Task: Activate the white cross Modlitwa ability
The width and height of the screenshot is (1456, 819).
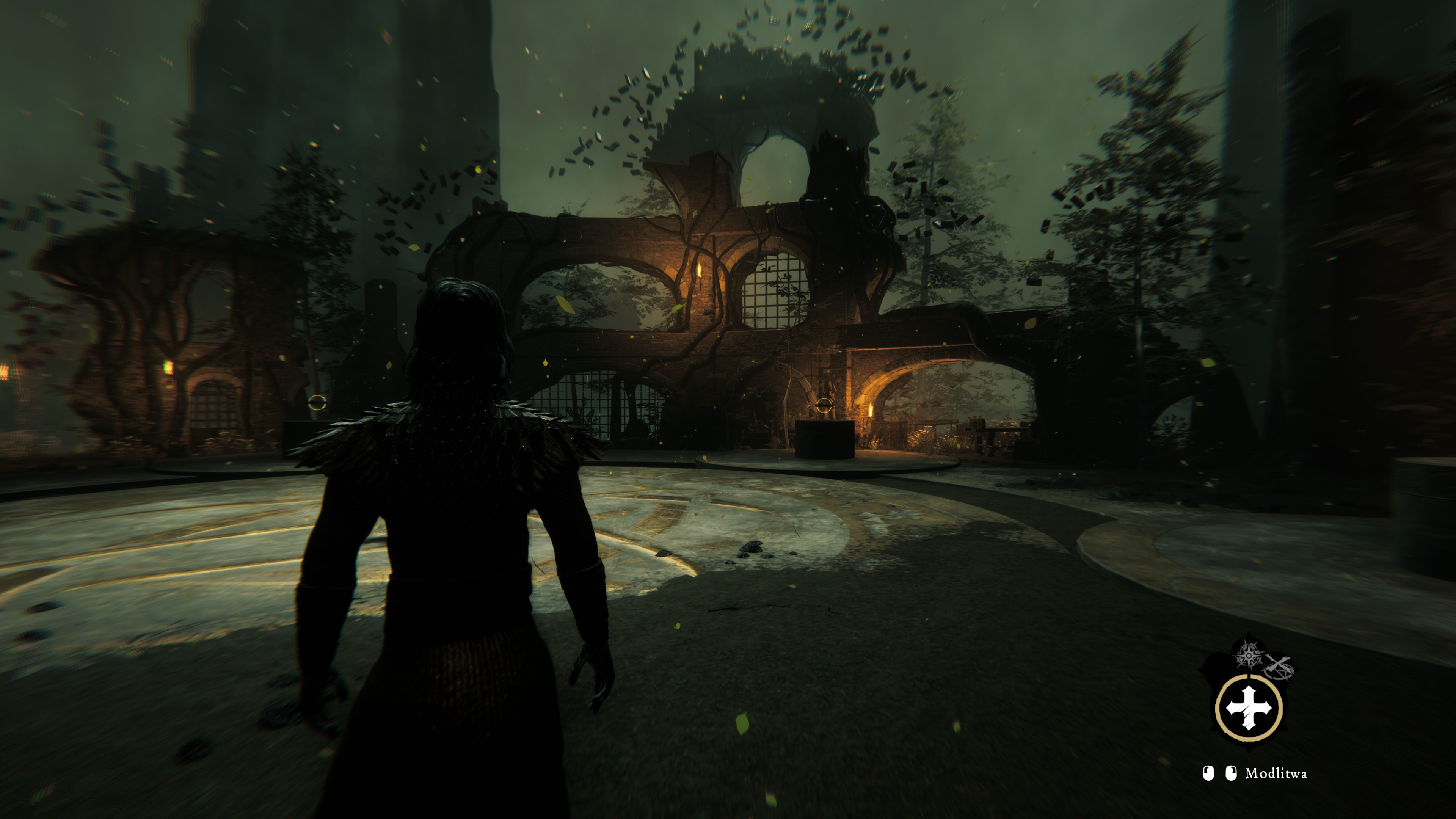Action: (x=1249, y=708)
